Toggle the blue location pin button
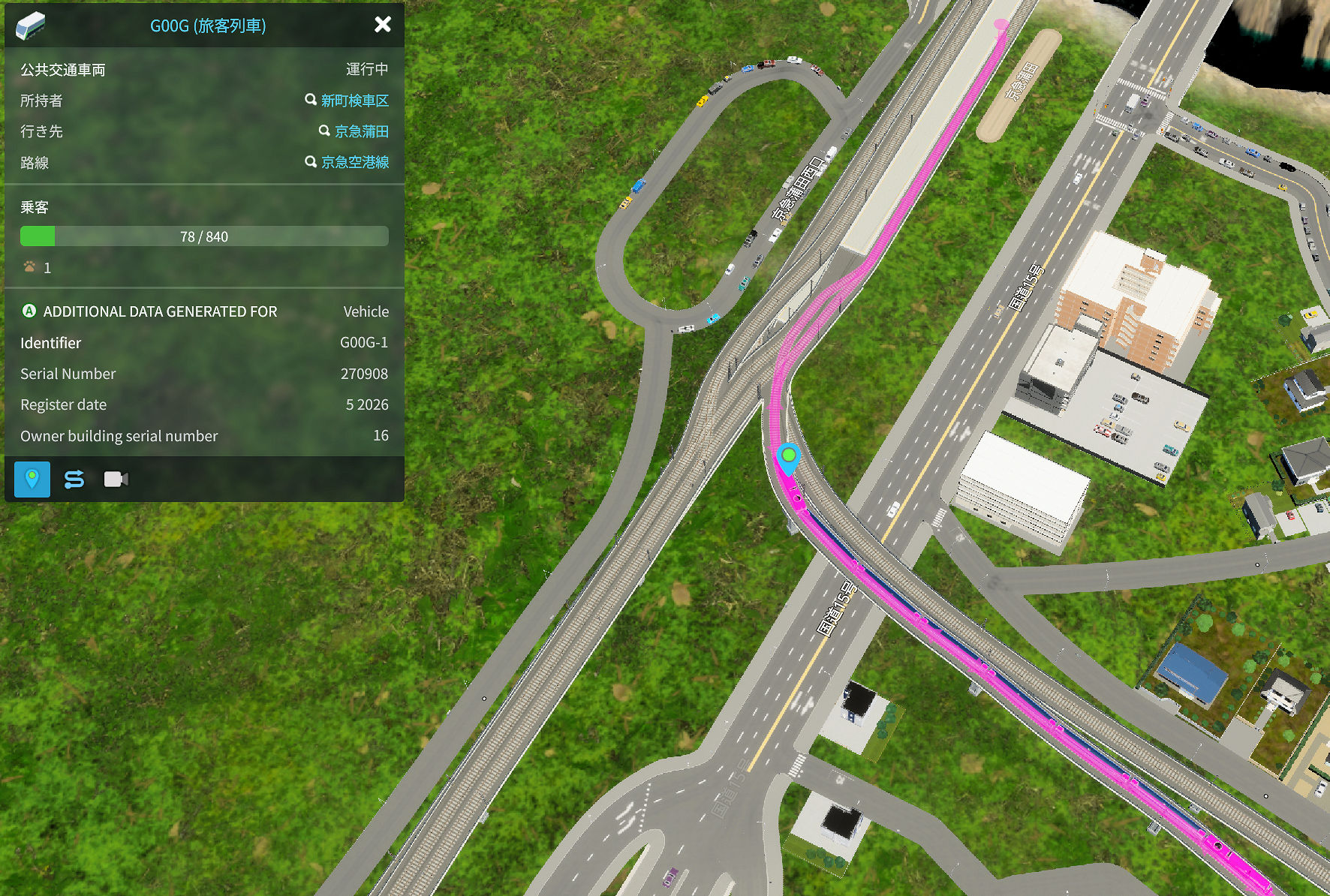The width and height of the screenshot is (1330, 896). click(32, 479)
